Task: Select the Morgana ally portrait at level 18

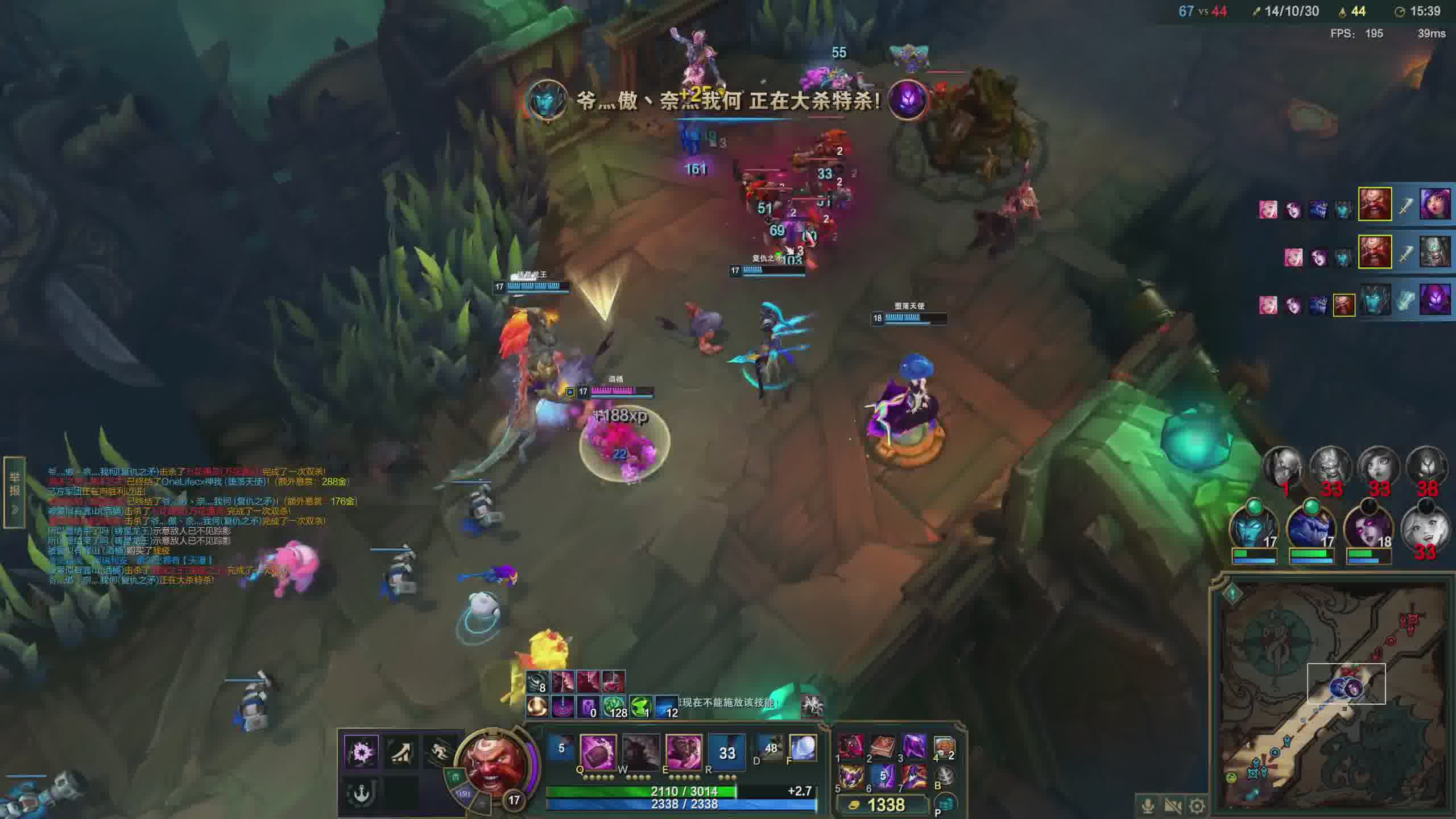Action: (x=1368, y=527)
